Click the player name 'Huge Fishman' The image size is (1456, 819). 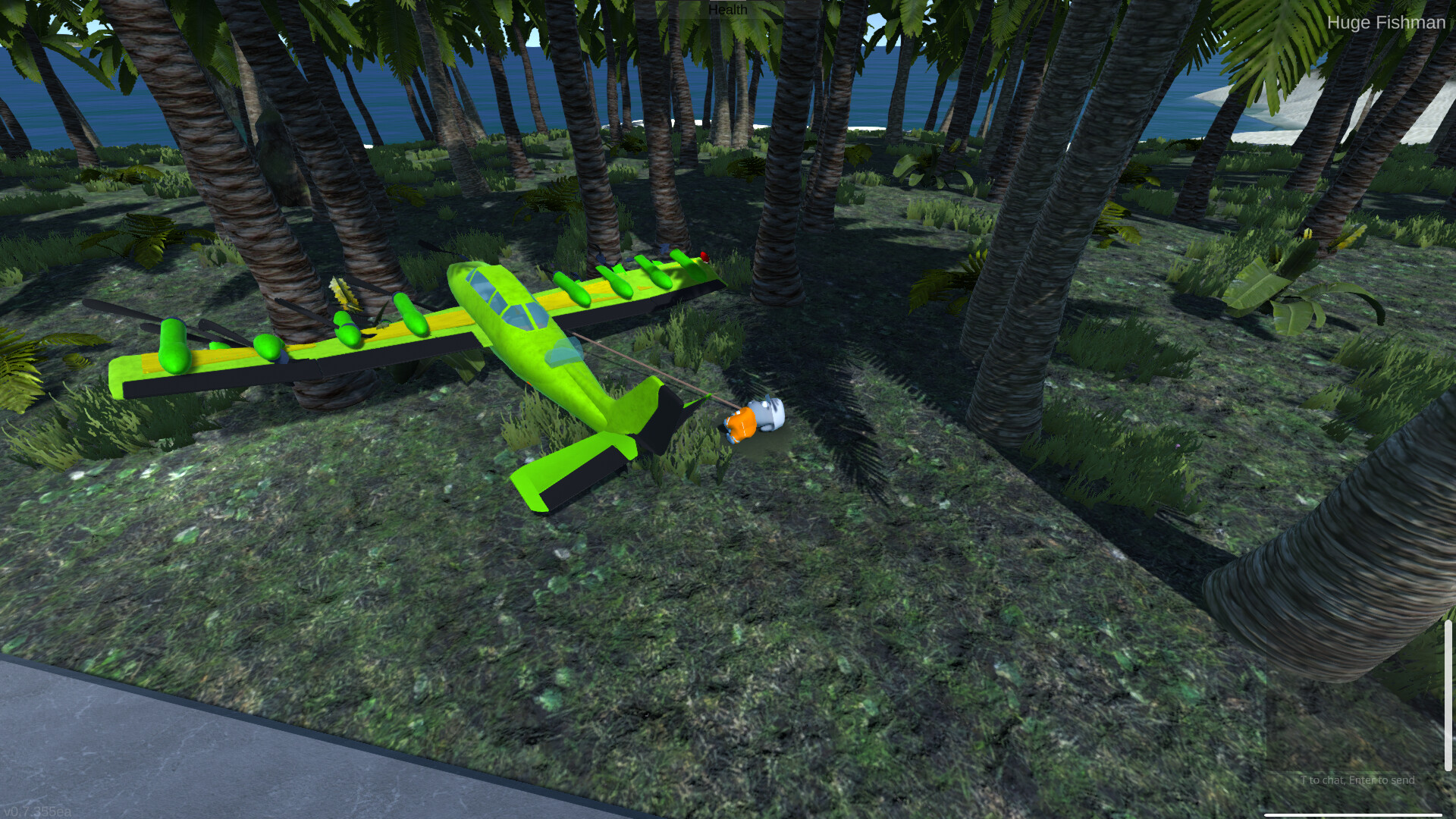[x=1386, y=23]
